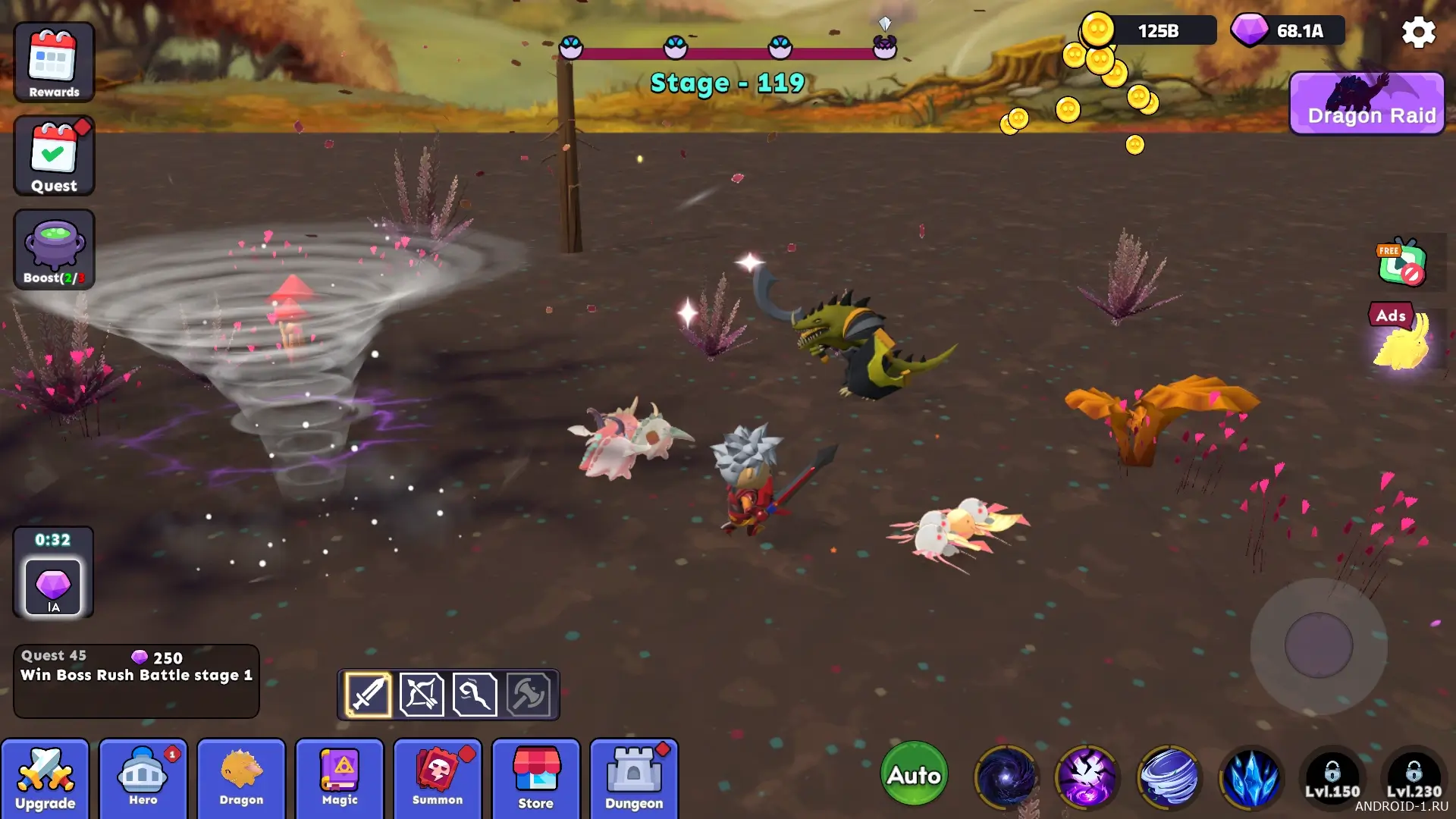The image size is (1456, 819).
Task: Enter the Dungeon menu
Action: [634, 779]
